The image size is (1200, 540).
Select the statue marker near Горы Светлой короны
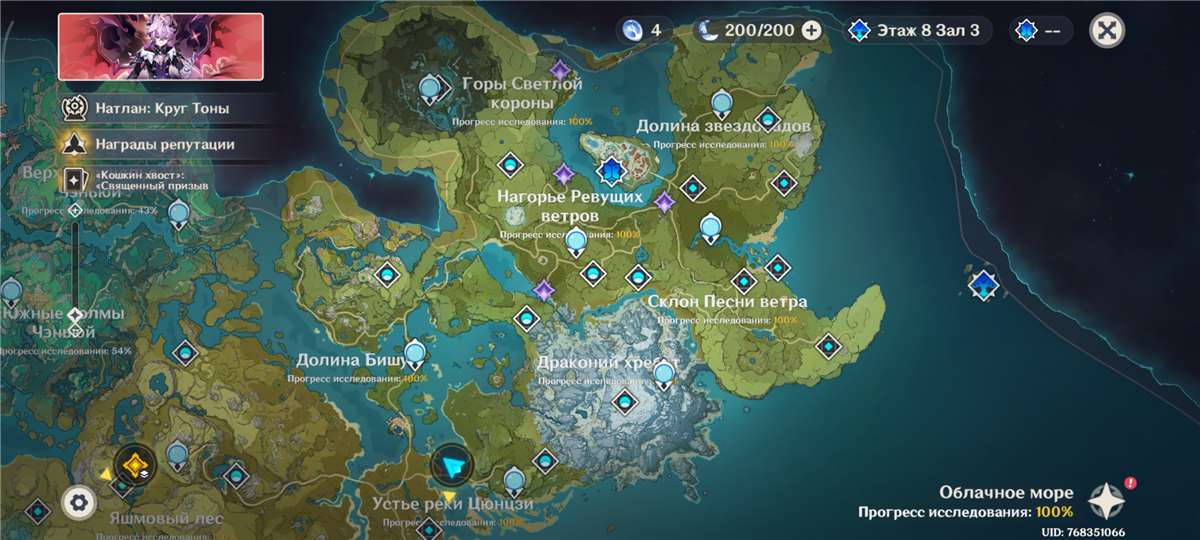tap(431, 90)
